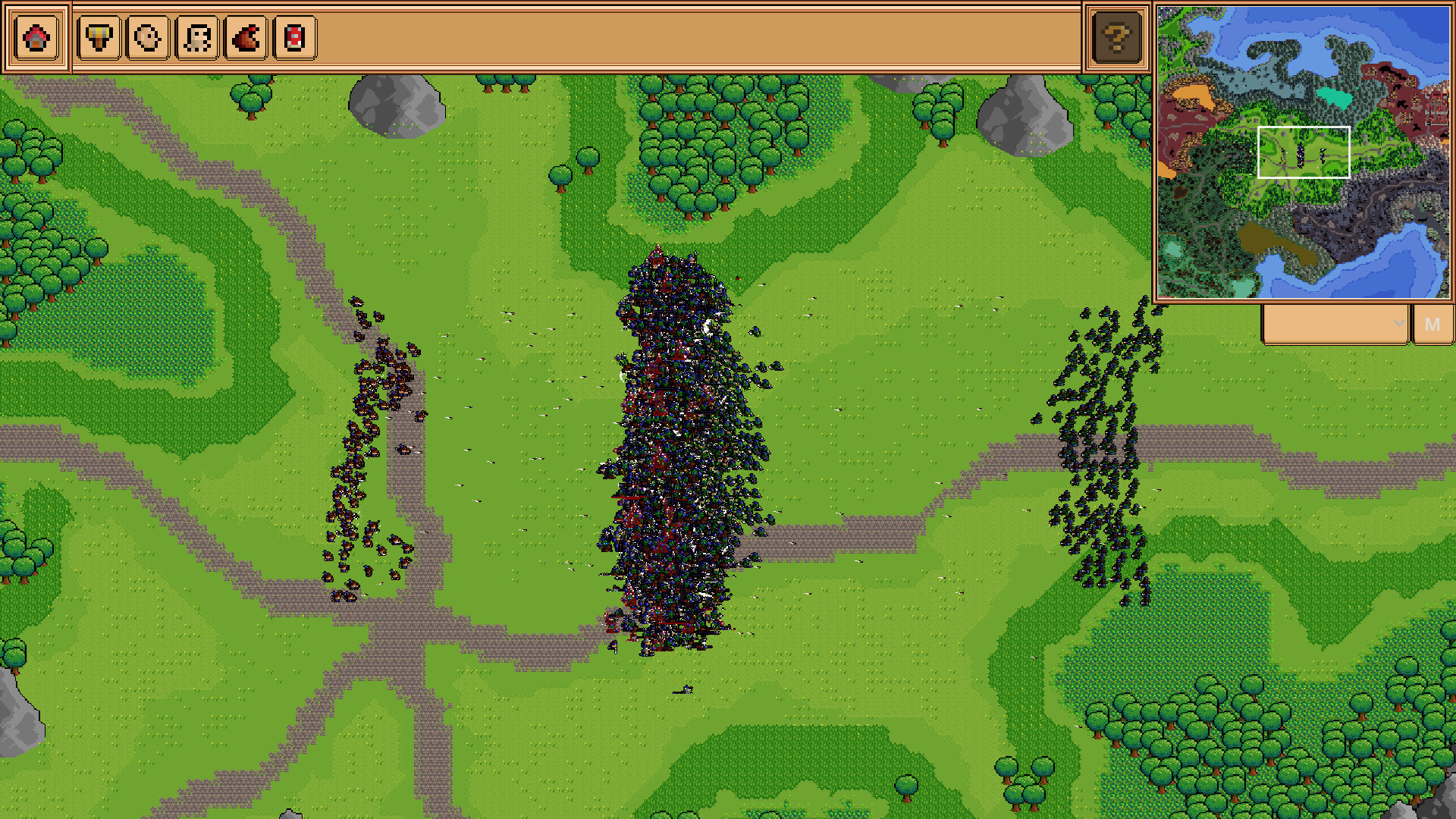Viewport: 1456px width, 819px height.
Task: Select the red-roofed settlement icon in the toolbar
Action: tap(36, 38)
